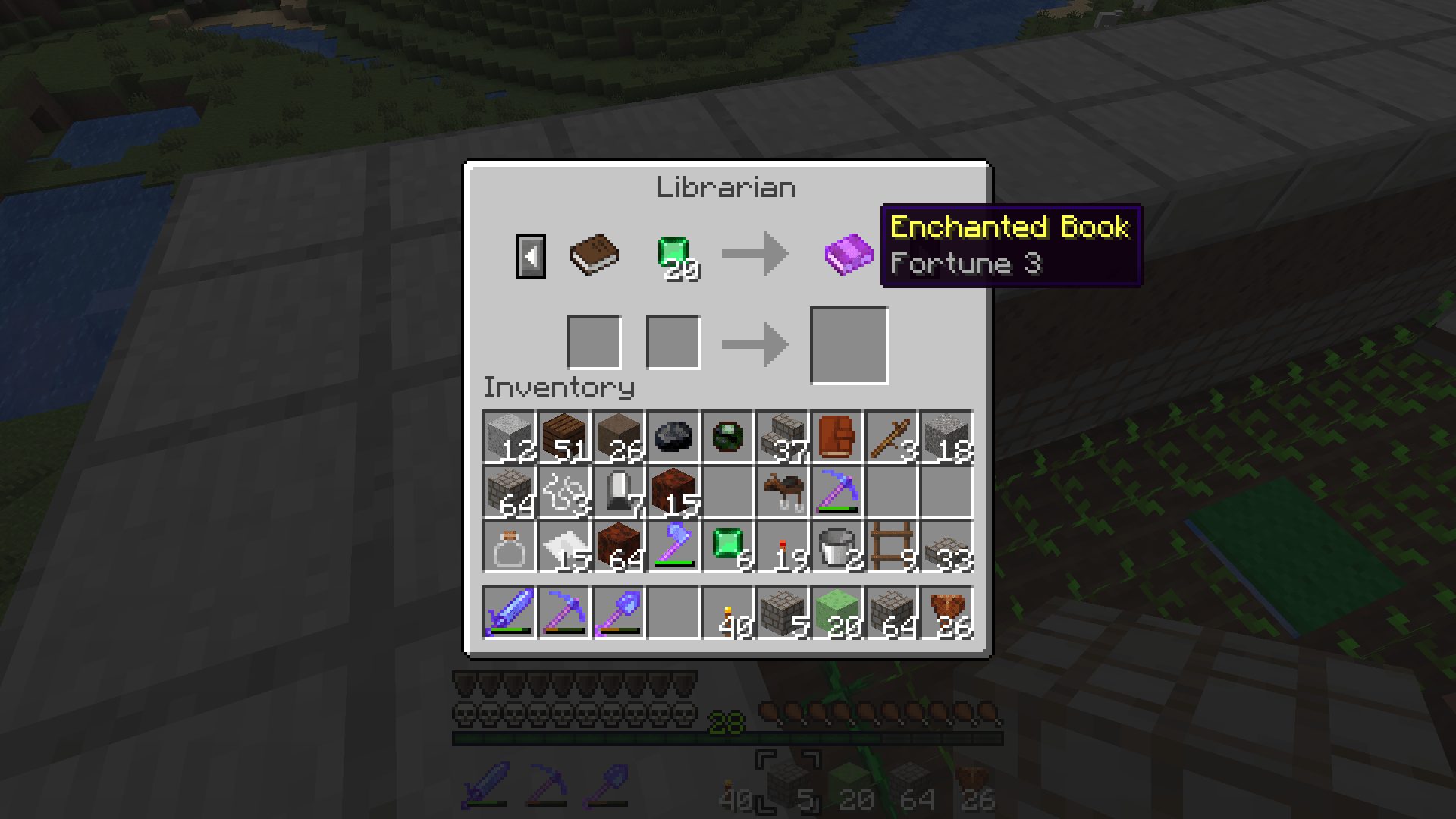This screenshot has height=819, width=1456.
Task: Grab the two iron buckets
Action: pyautogui.click(x=836, y=546)
